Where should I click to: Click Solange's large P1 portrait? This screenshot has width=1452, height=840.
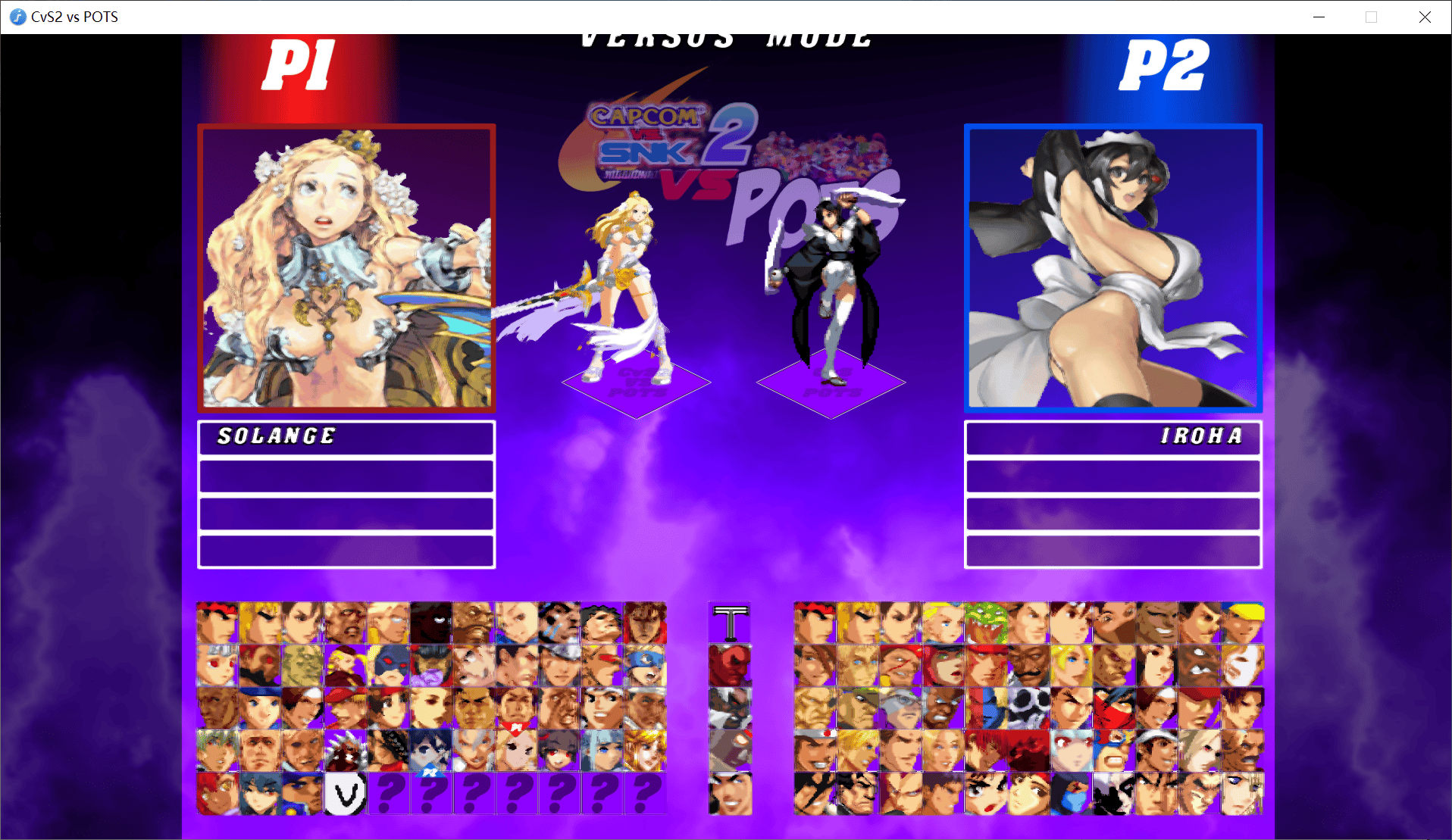tap(346, 269)
